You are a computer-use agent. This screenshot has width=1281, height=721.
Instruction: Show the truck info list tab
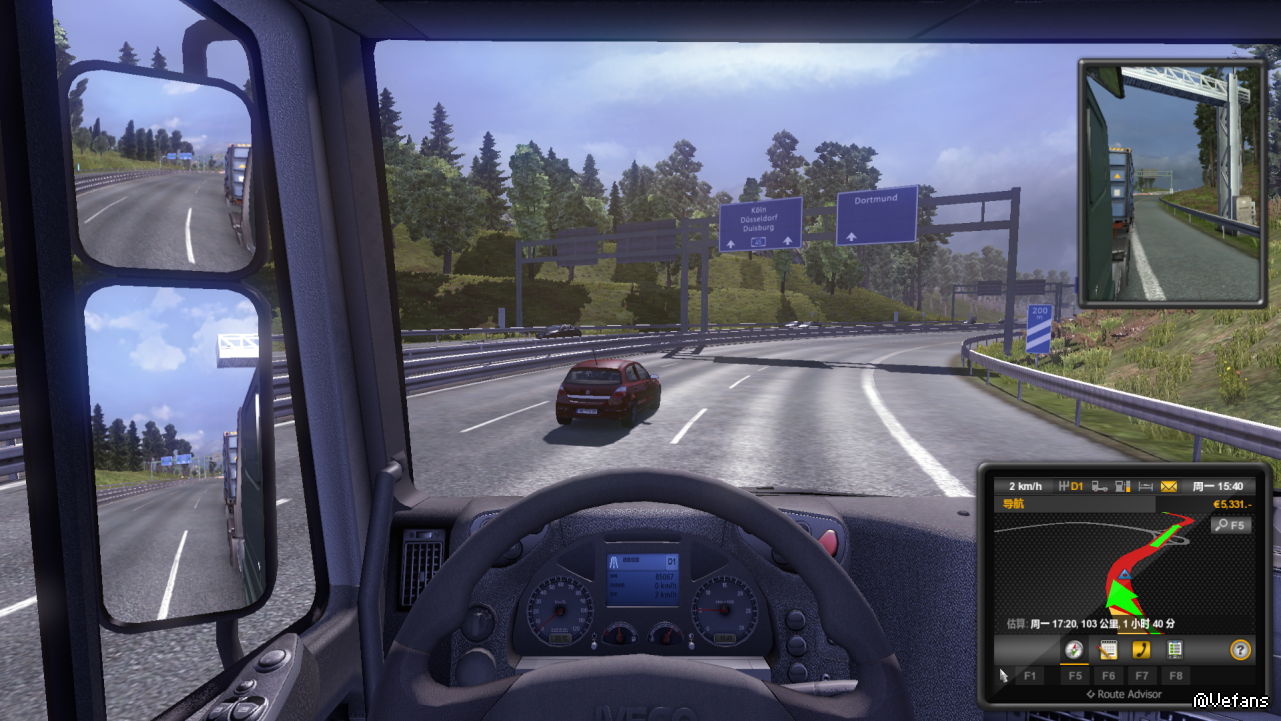tap(1175, 650)
